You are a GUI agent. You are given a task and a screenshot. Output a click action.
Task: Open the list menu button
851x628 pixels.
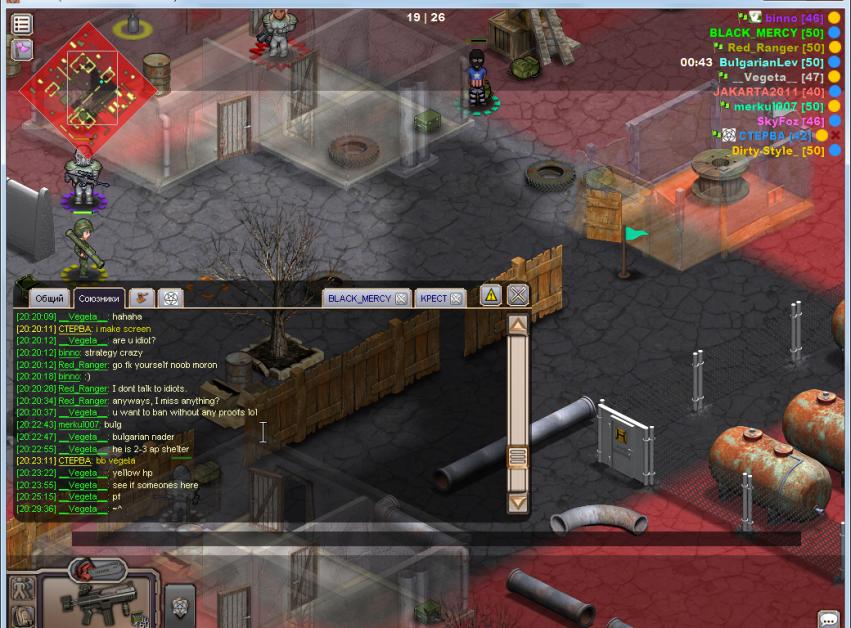coord(21,23)
